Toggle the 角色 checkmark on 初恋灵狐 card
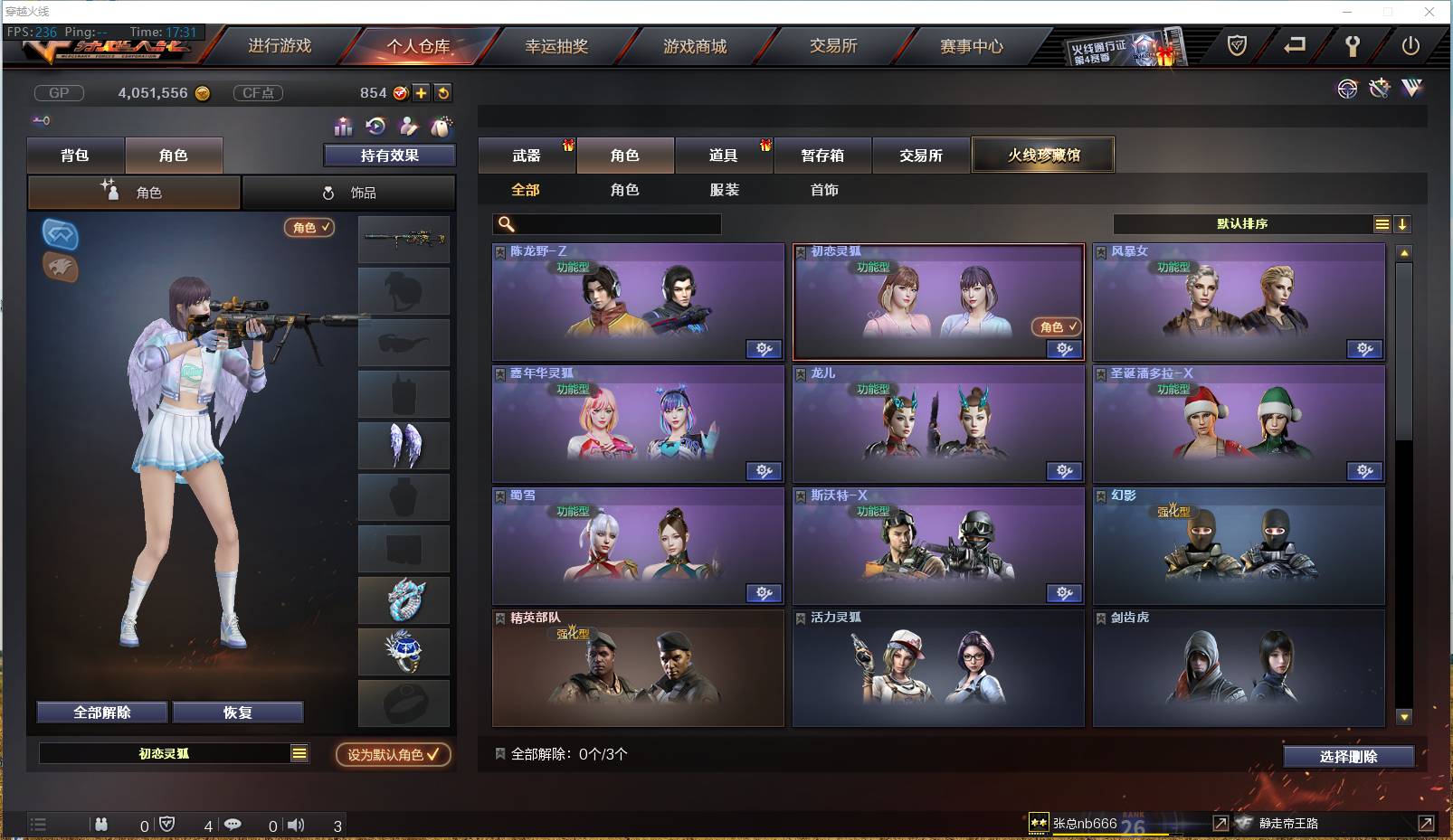This screenshot has height=840, width=1453. [1056, 327]
